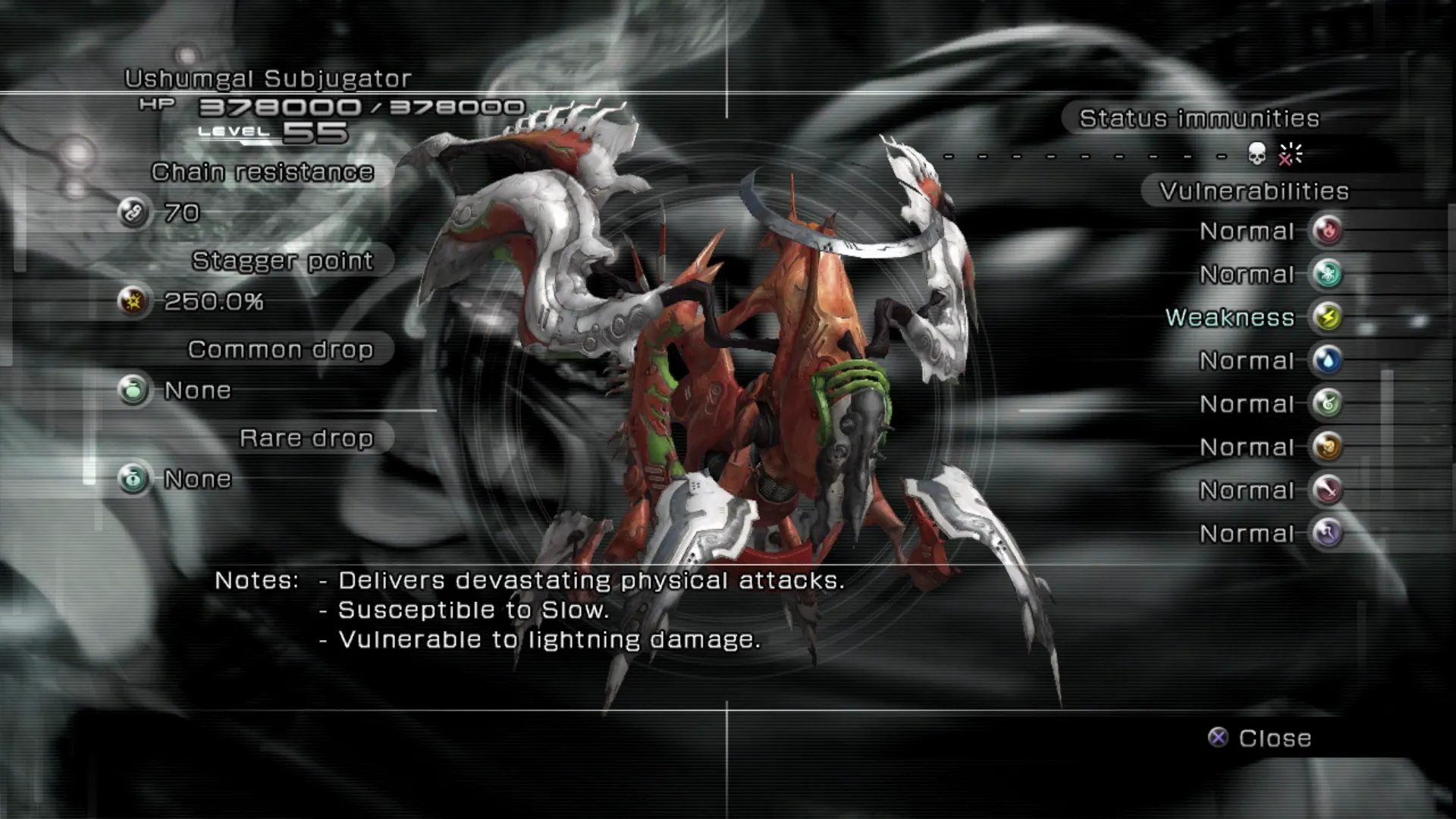Pick the wind element icon
Image resolution: width=1456 pixels, height=819 pixels.
1327,403
